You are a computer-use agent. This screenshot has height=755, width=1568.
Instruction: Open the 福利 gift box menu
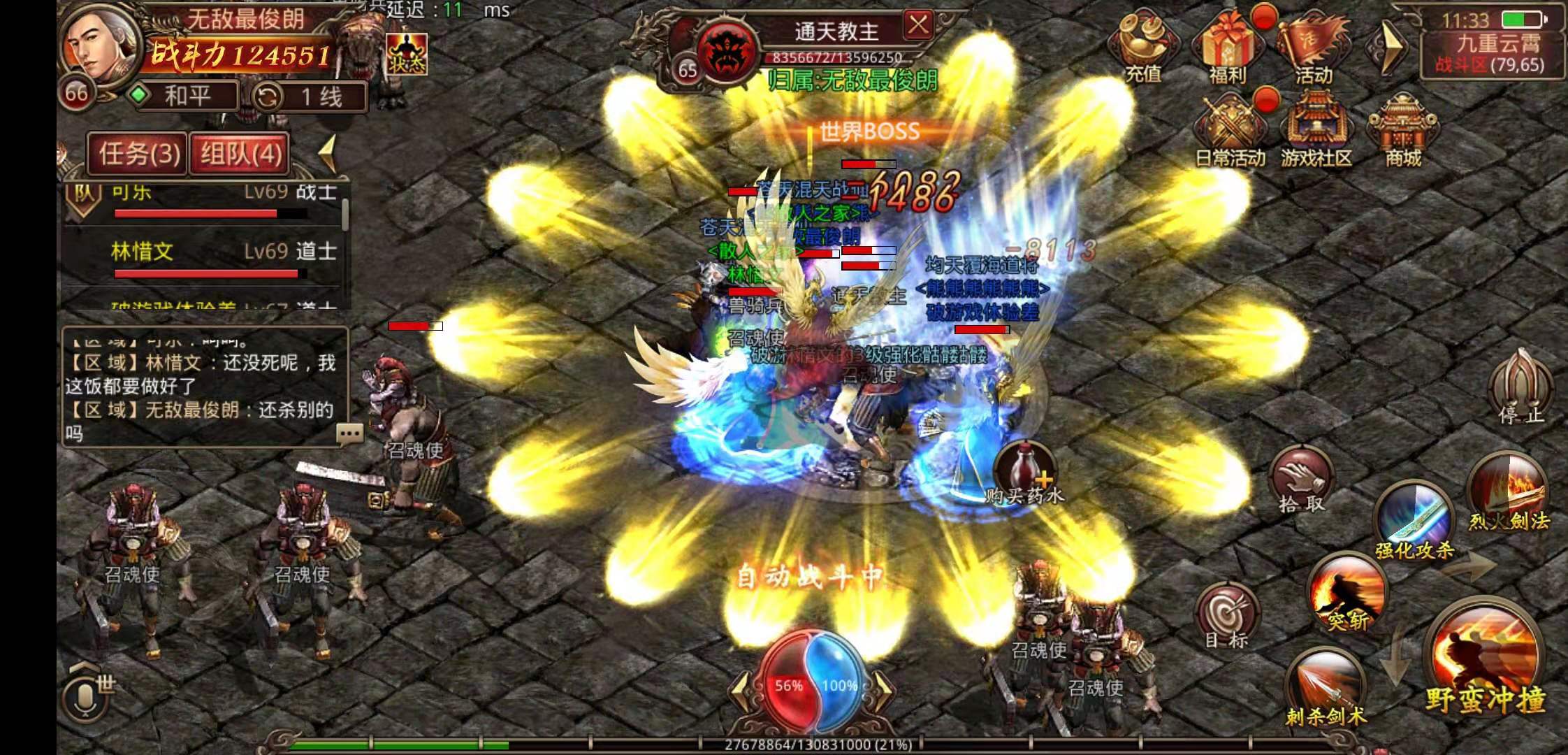[1228, 46]
